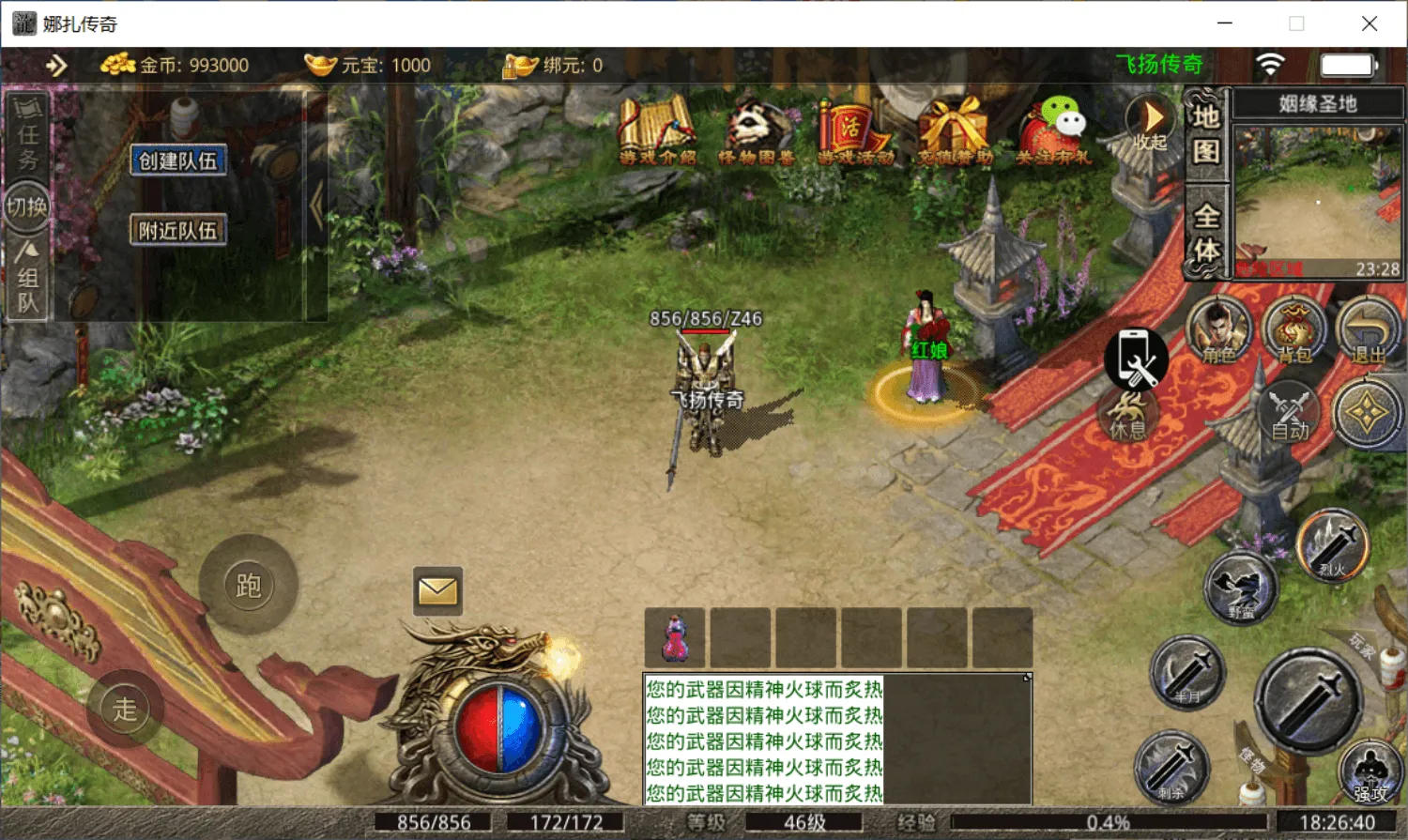Activate the 烈火 sword skill
Screen dimensions: 1408x840
1333,544
